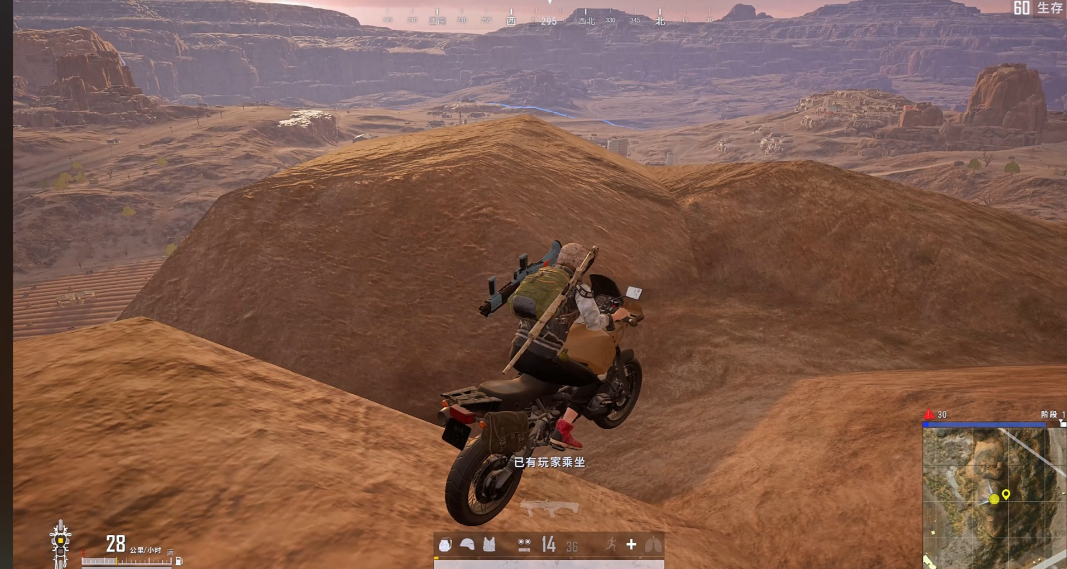Click the motorcycle seat diagram icon
Image resolution: width=1067 pixels, height=569 pixels.
tap(61, 543)
